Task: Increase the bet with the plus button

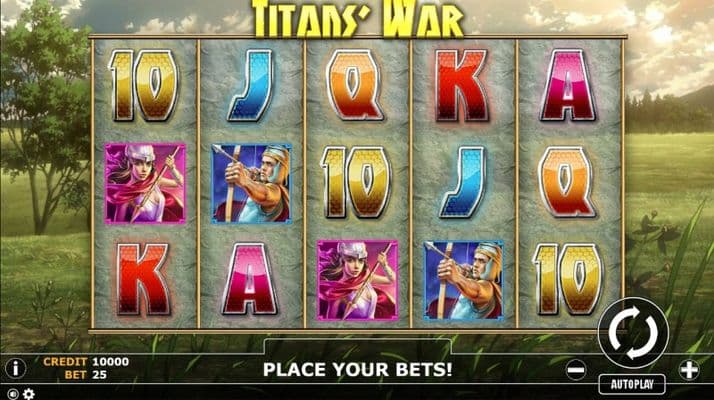Action: [x=689, y=370]
